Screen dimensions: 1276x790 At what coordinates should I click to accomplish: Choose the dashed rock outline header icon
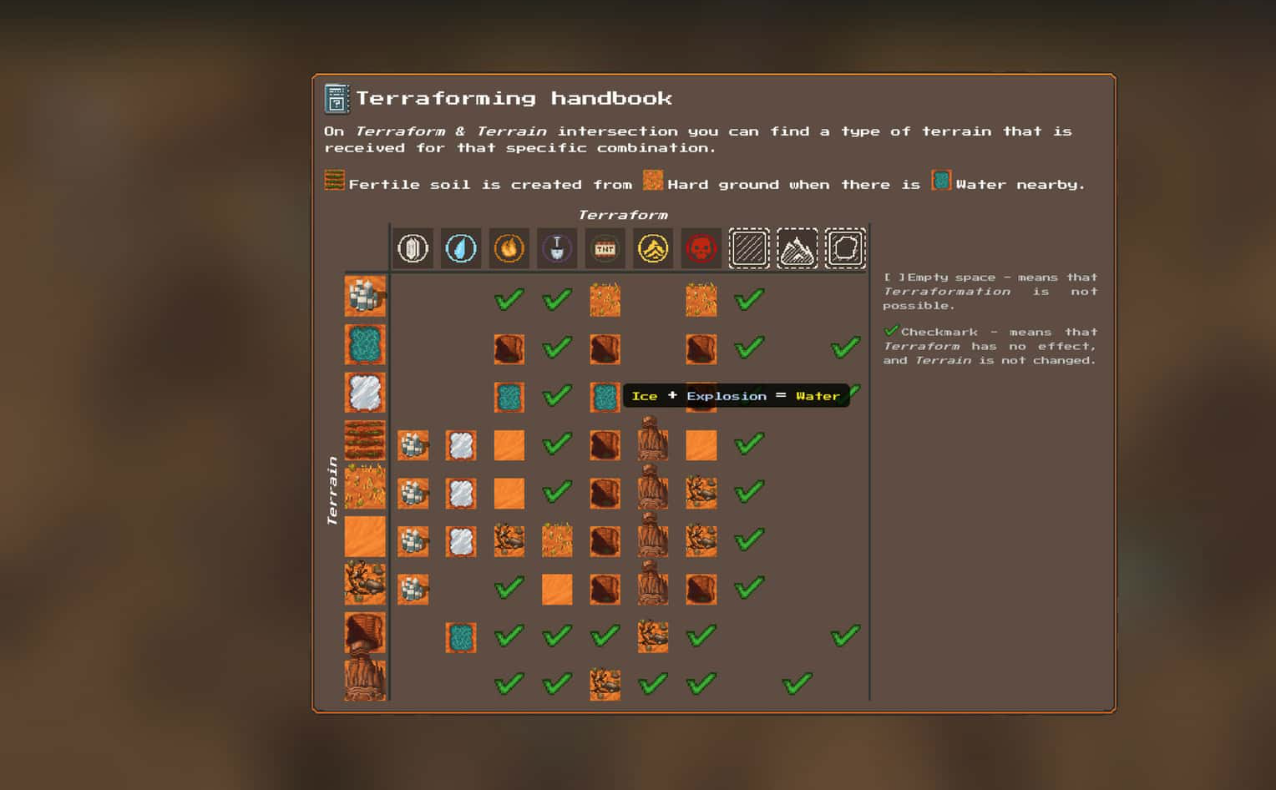point(845,248)
